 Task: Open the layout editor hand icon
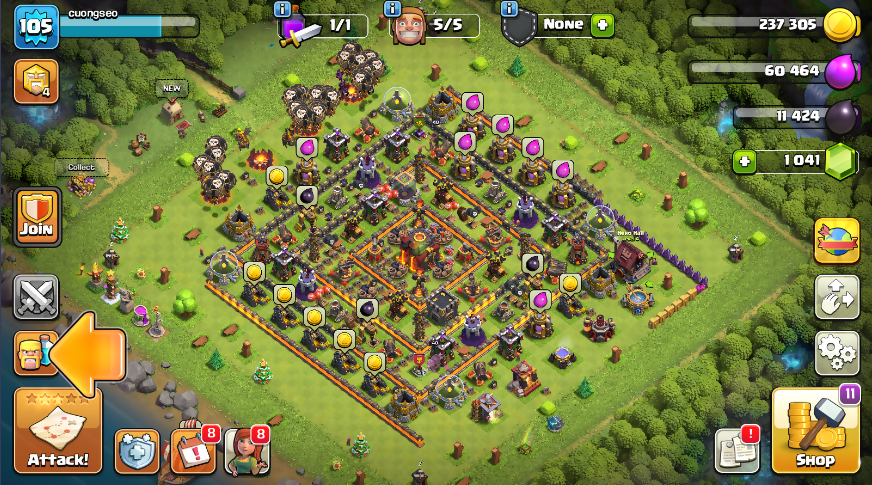click(837, 296)
